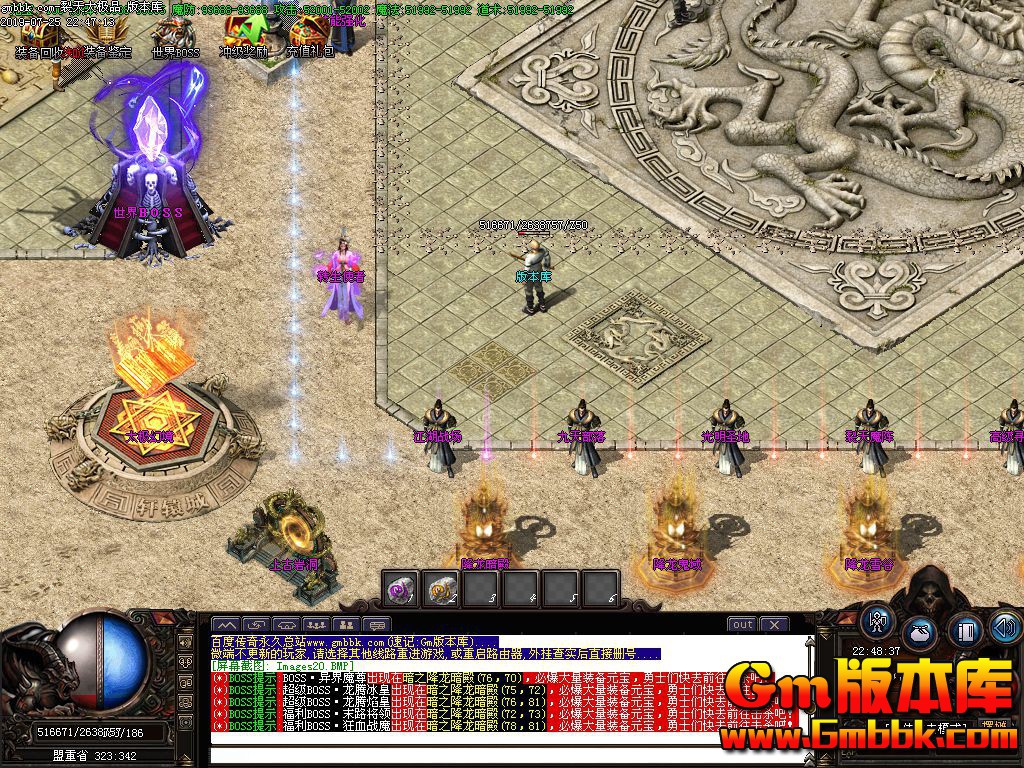Use the purple scroll in hotbar slot 1

point(402,589)
